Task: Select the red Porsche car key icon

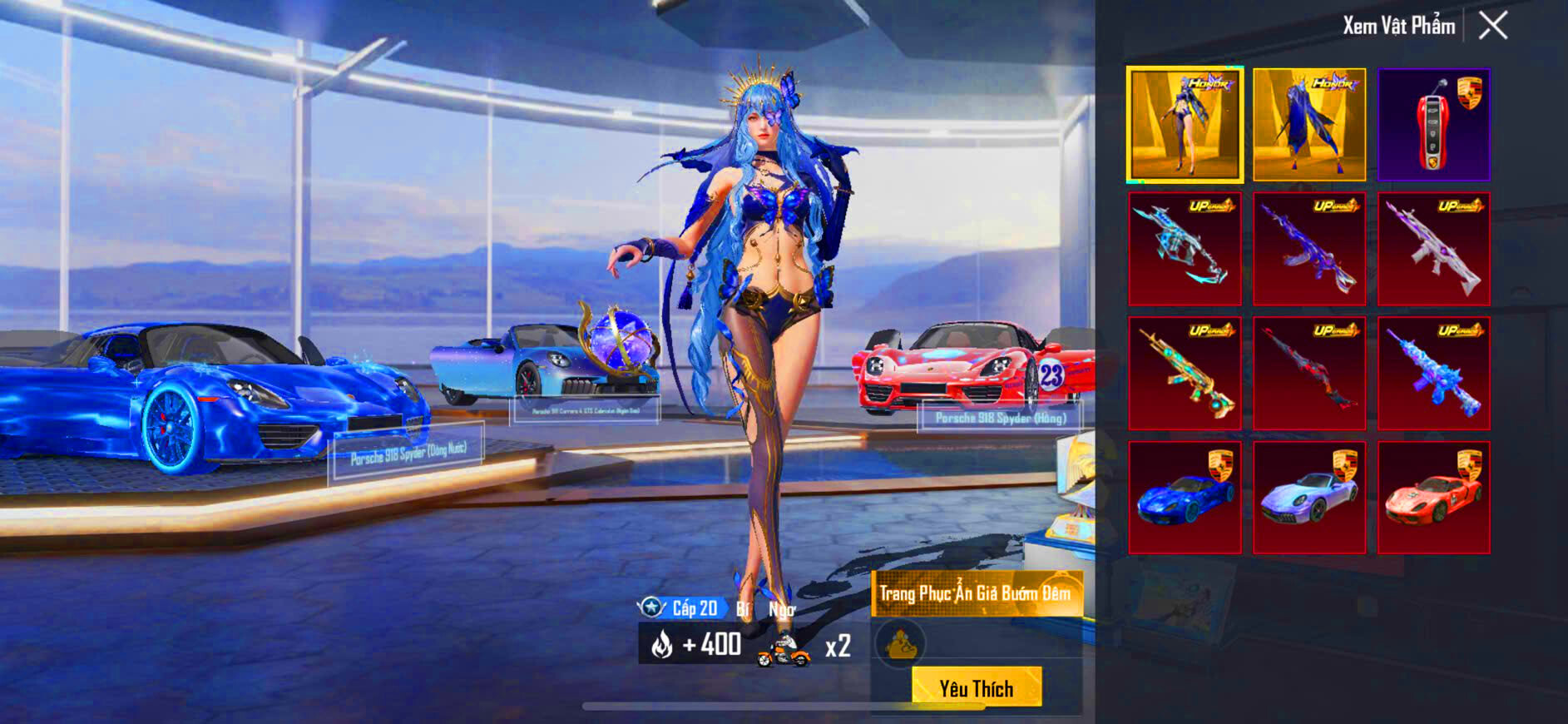Action: click(1432, 123)
